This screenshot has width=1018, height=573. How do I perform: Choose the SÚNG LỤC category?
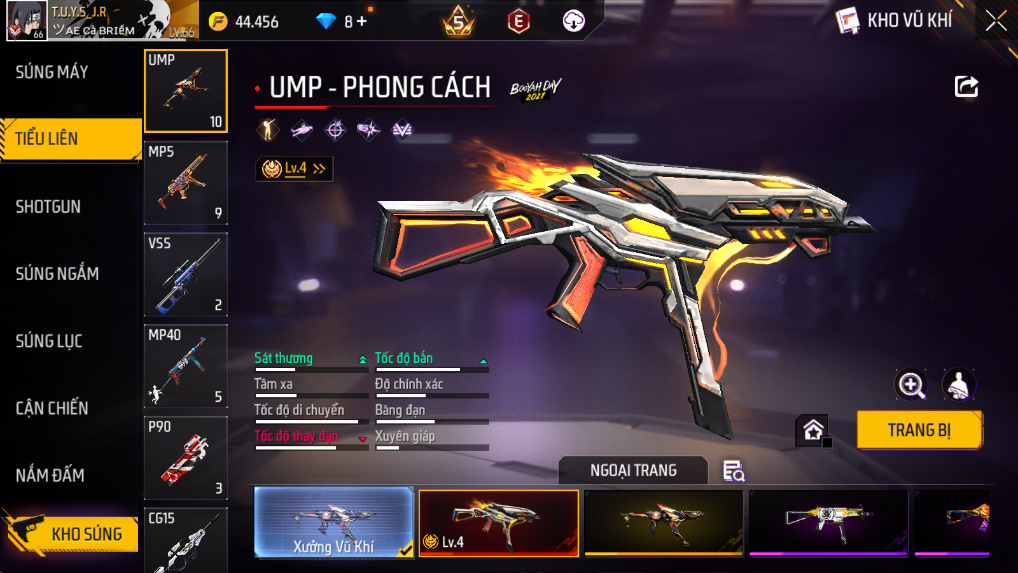[48, 341]
